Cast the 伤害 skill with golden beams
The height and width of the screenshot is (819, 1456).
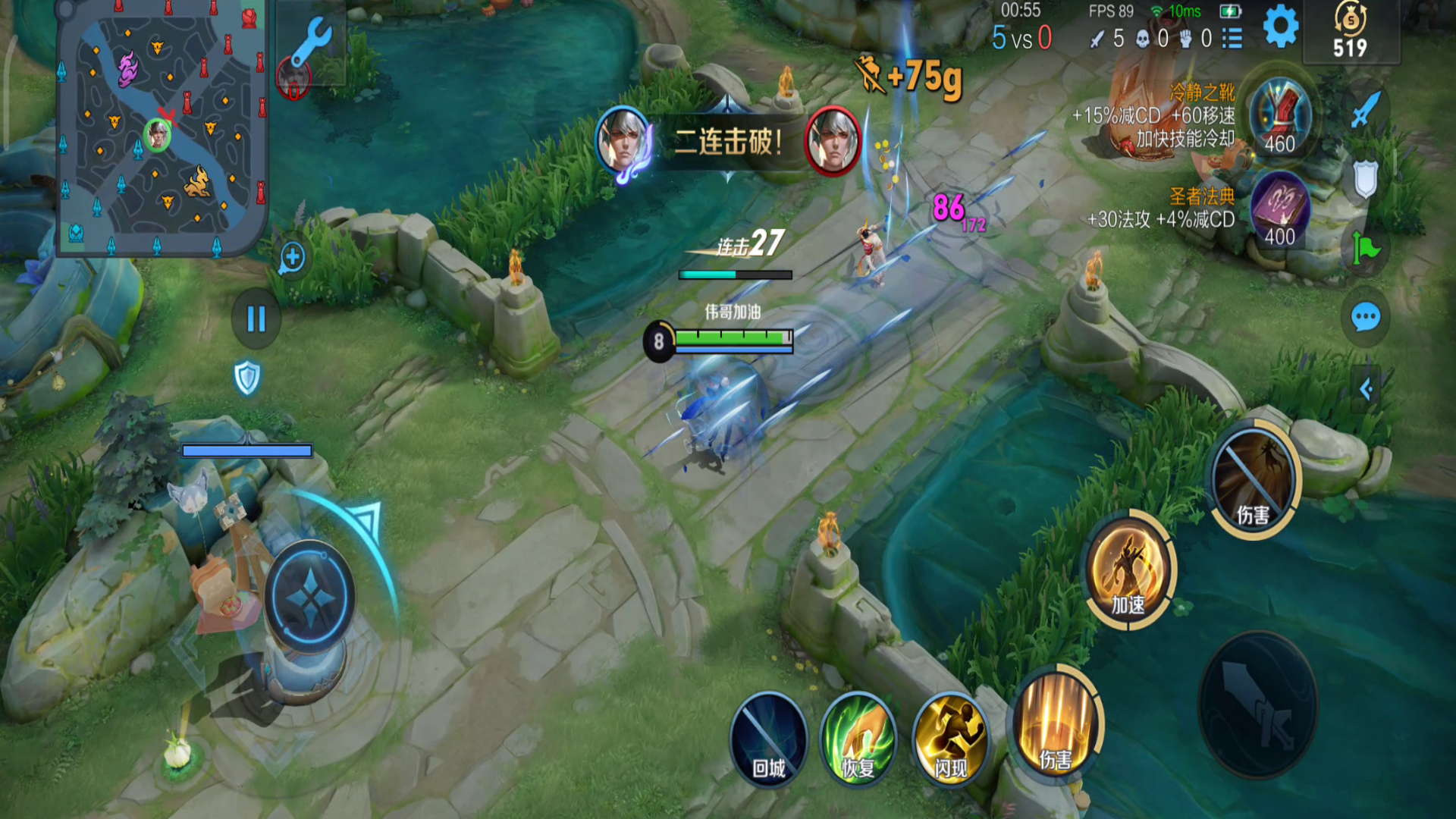[1056, 723]
